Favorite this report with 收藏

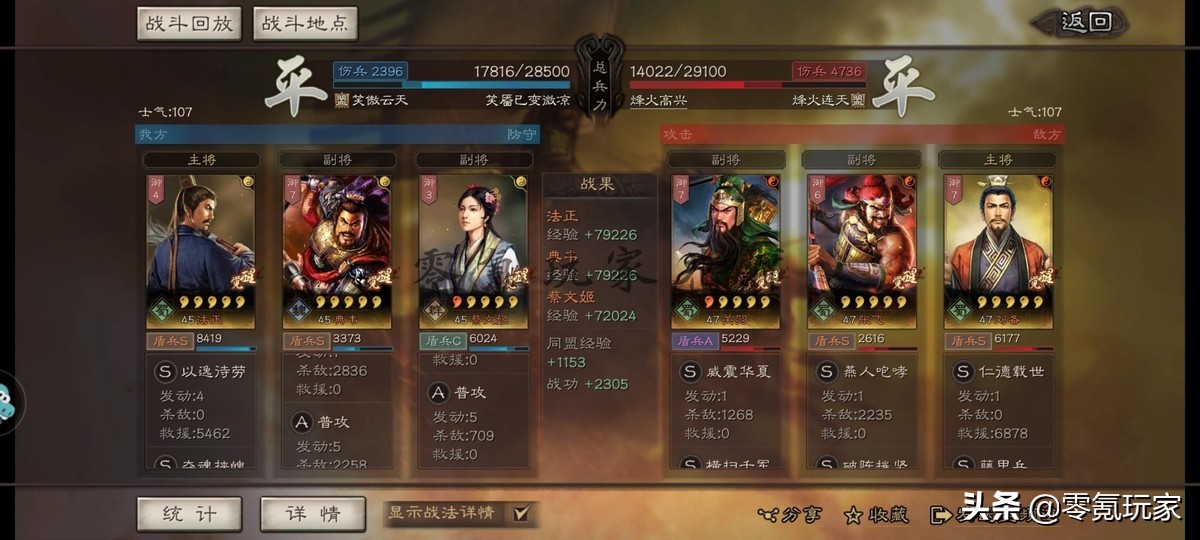(876, 515)
